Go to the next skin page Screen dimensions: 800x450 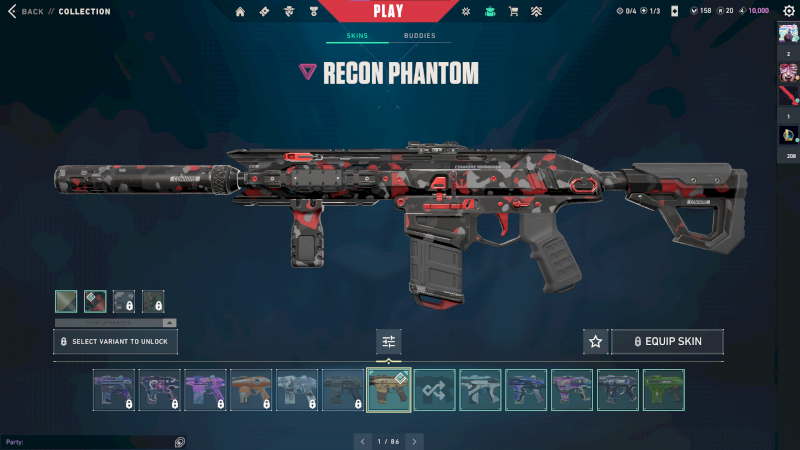[x=414, y=441]
